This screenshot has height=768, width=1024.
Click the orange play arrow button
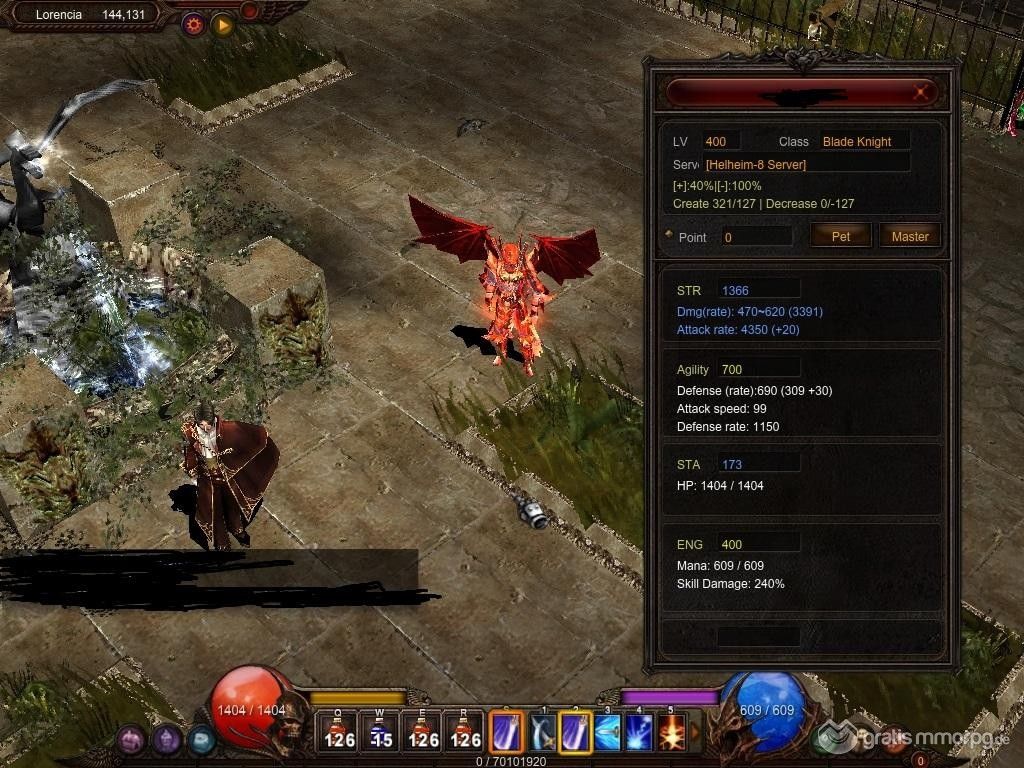222,24
